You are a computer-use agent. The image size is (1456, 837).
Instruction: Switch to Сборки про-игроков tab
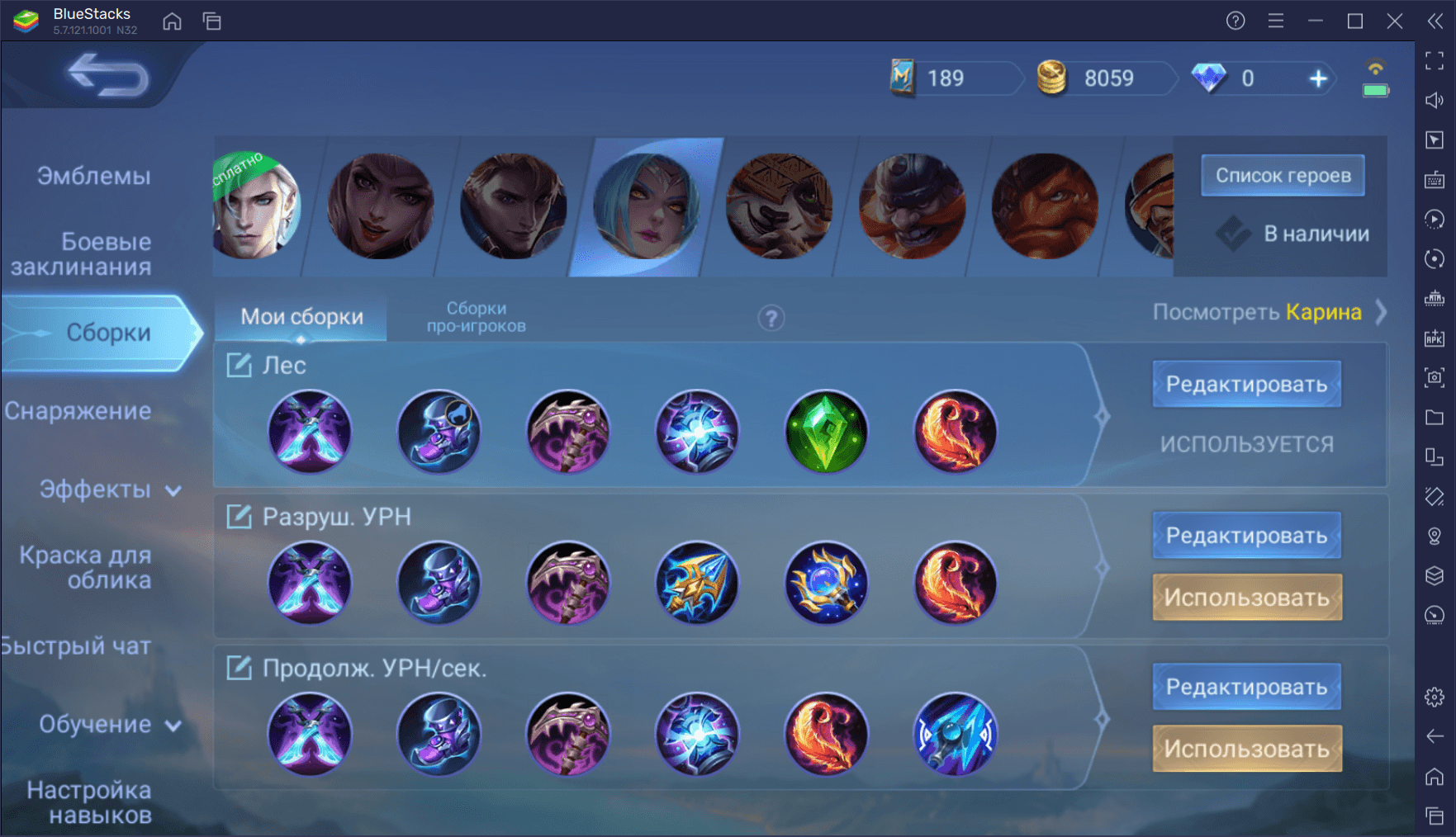[x=476, y=317]
